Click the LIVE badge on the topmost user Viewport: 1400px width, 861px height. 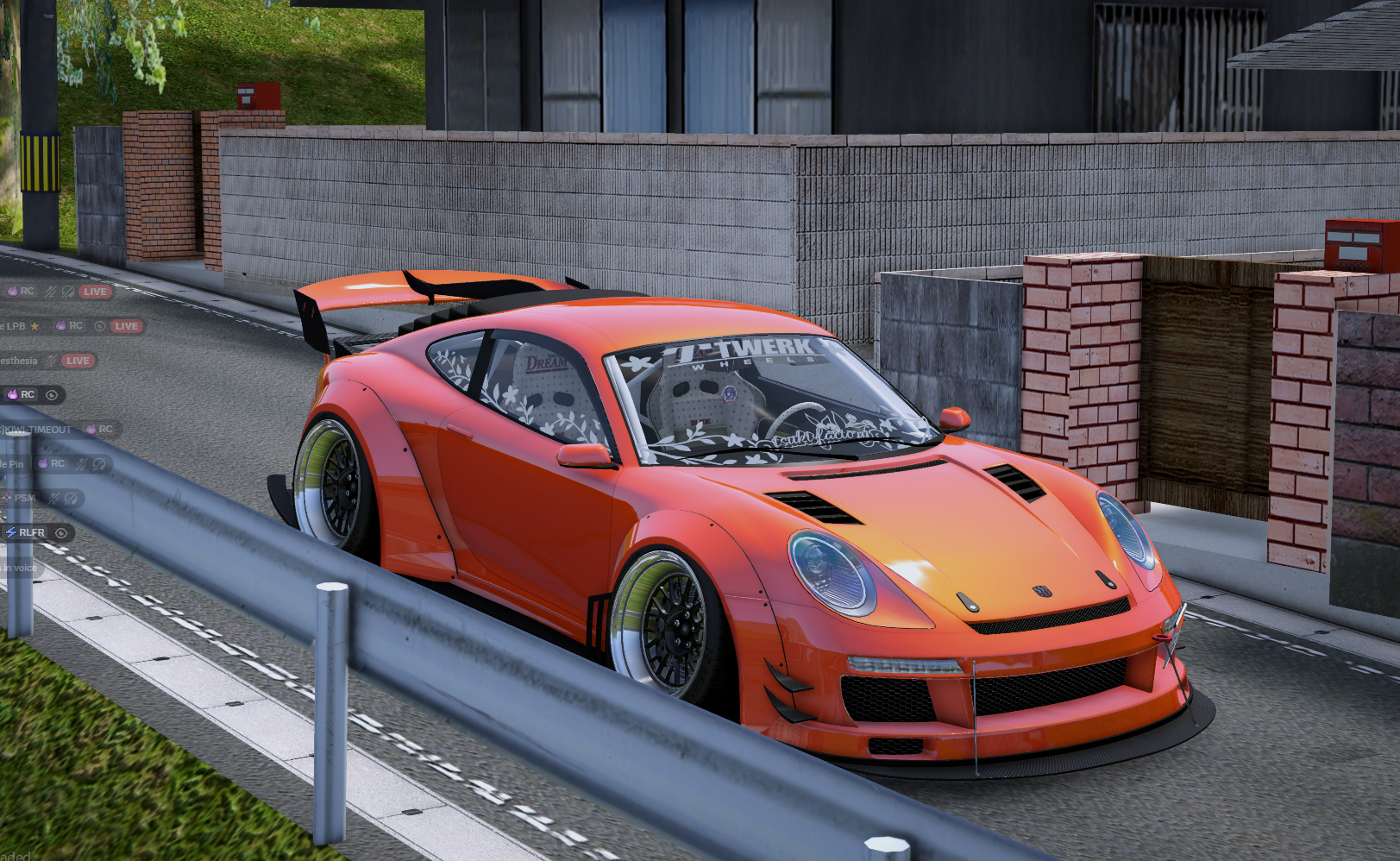pyautogui.click(x=95, y=292)
